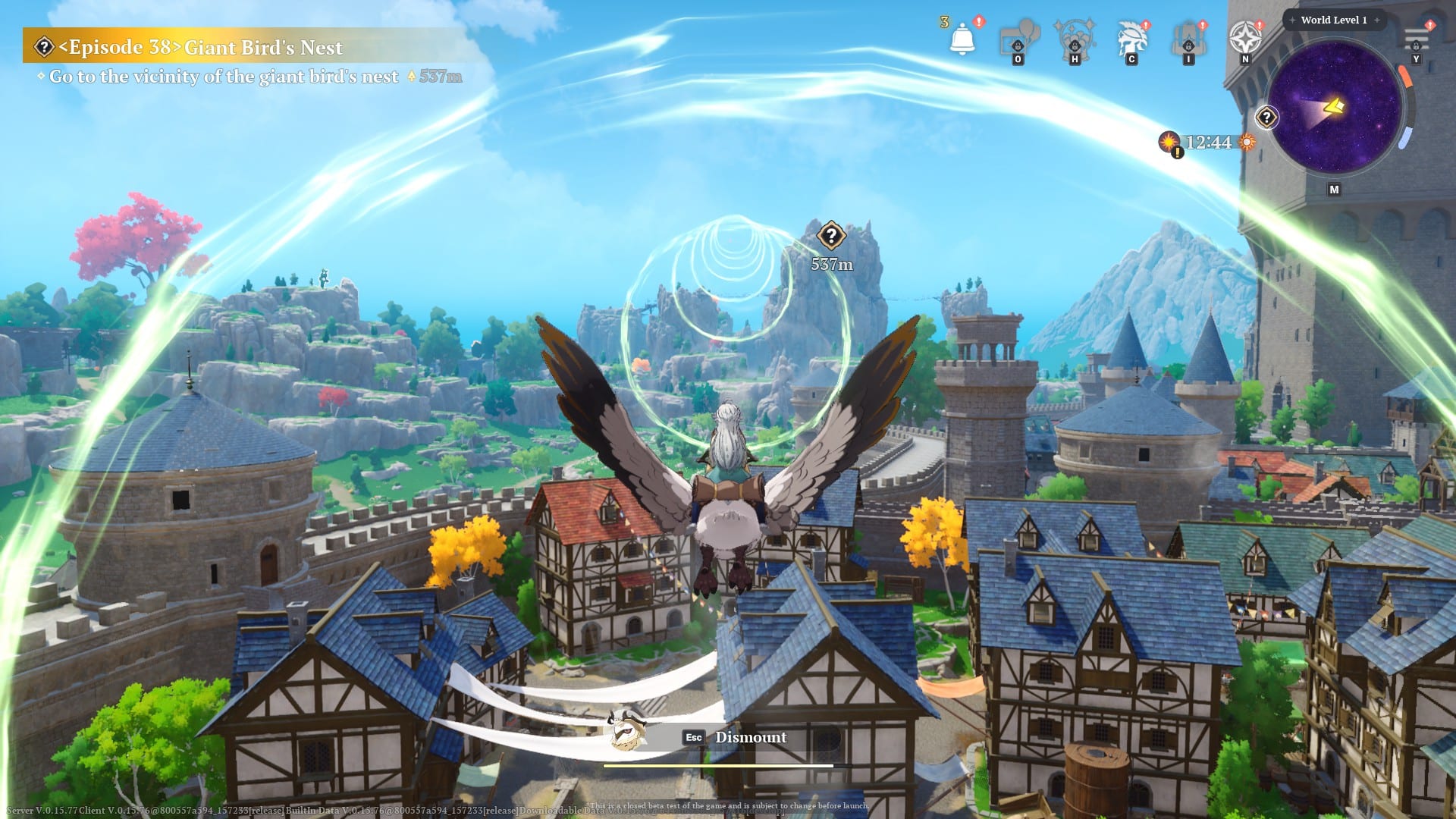Click the Dismount button
Viewport: 1456px width, 819px height.
[x=750, y=737]
